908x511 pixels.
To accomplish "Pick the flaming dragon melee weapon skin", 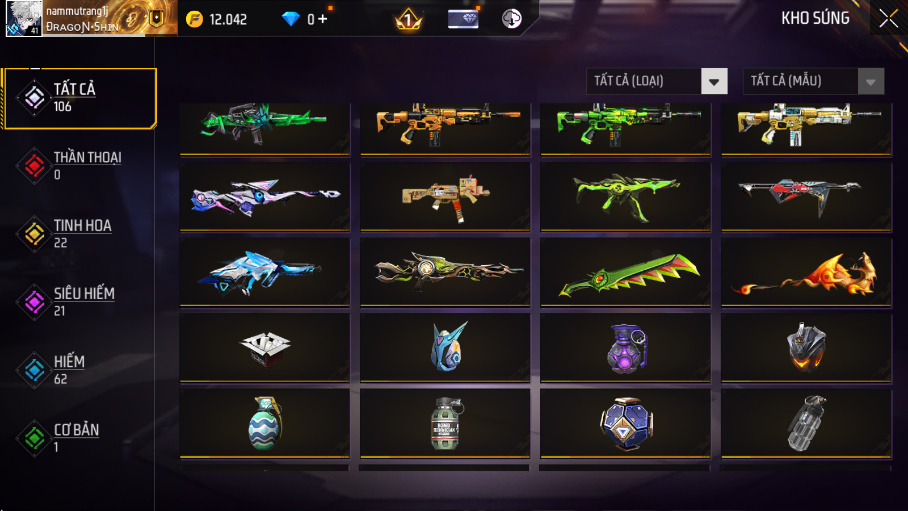I will point(806,271).
